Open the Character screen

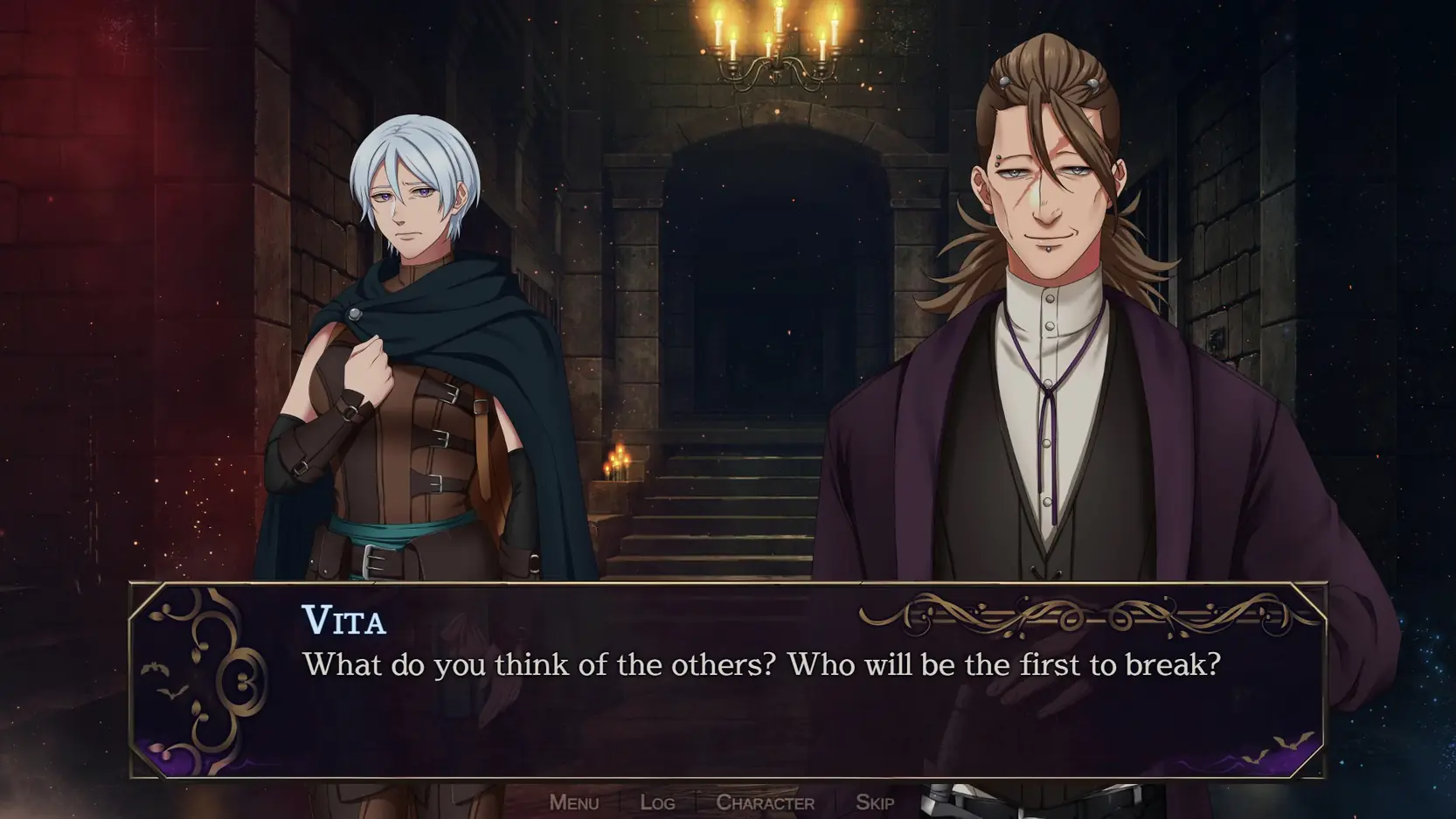coord(765,802)
